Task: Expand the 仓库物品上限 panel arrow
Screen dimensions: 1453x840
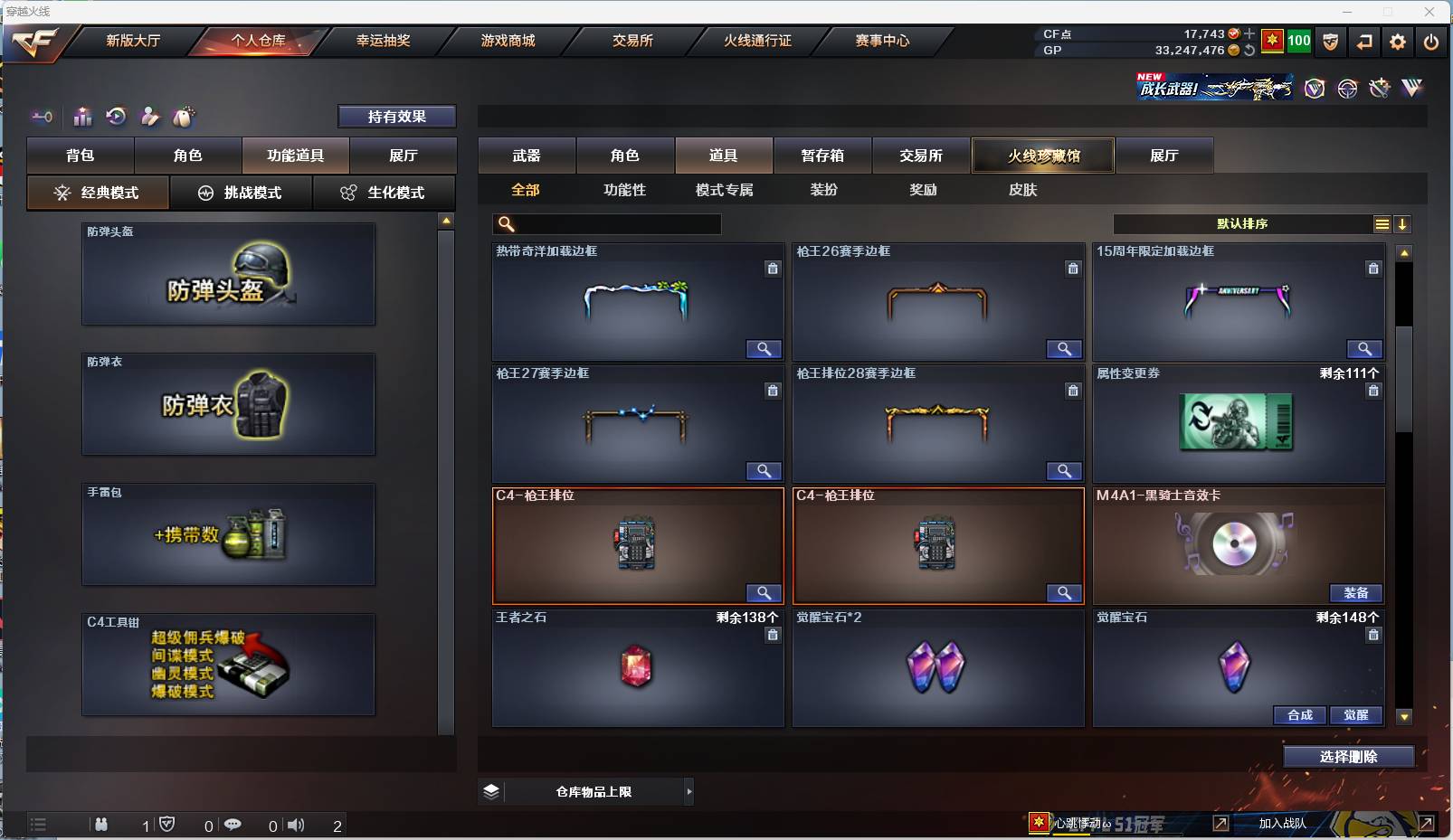Action: (x=689, y=790)
